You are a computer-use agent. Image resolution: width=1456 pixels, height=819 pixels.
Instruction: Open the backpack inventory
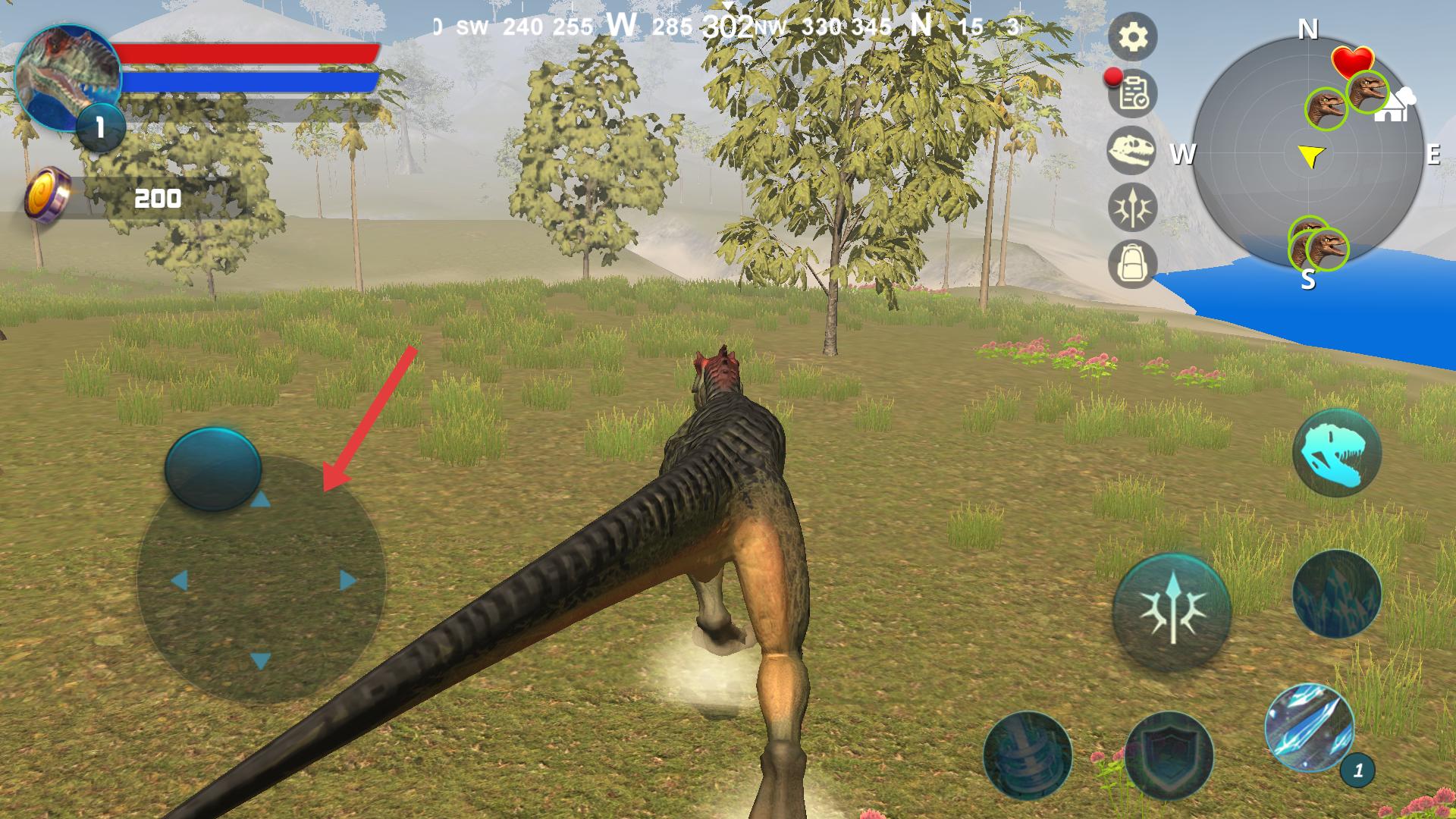click(1131, 264)
